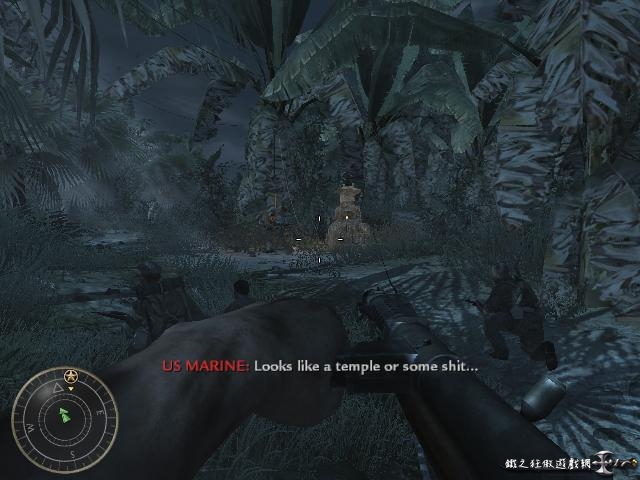Viewport: 640px width, 480px height.
Task: Click the green player arrow in the compass
Action: pyautogui.click(x=65, y=414)
